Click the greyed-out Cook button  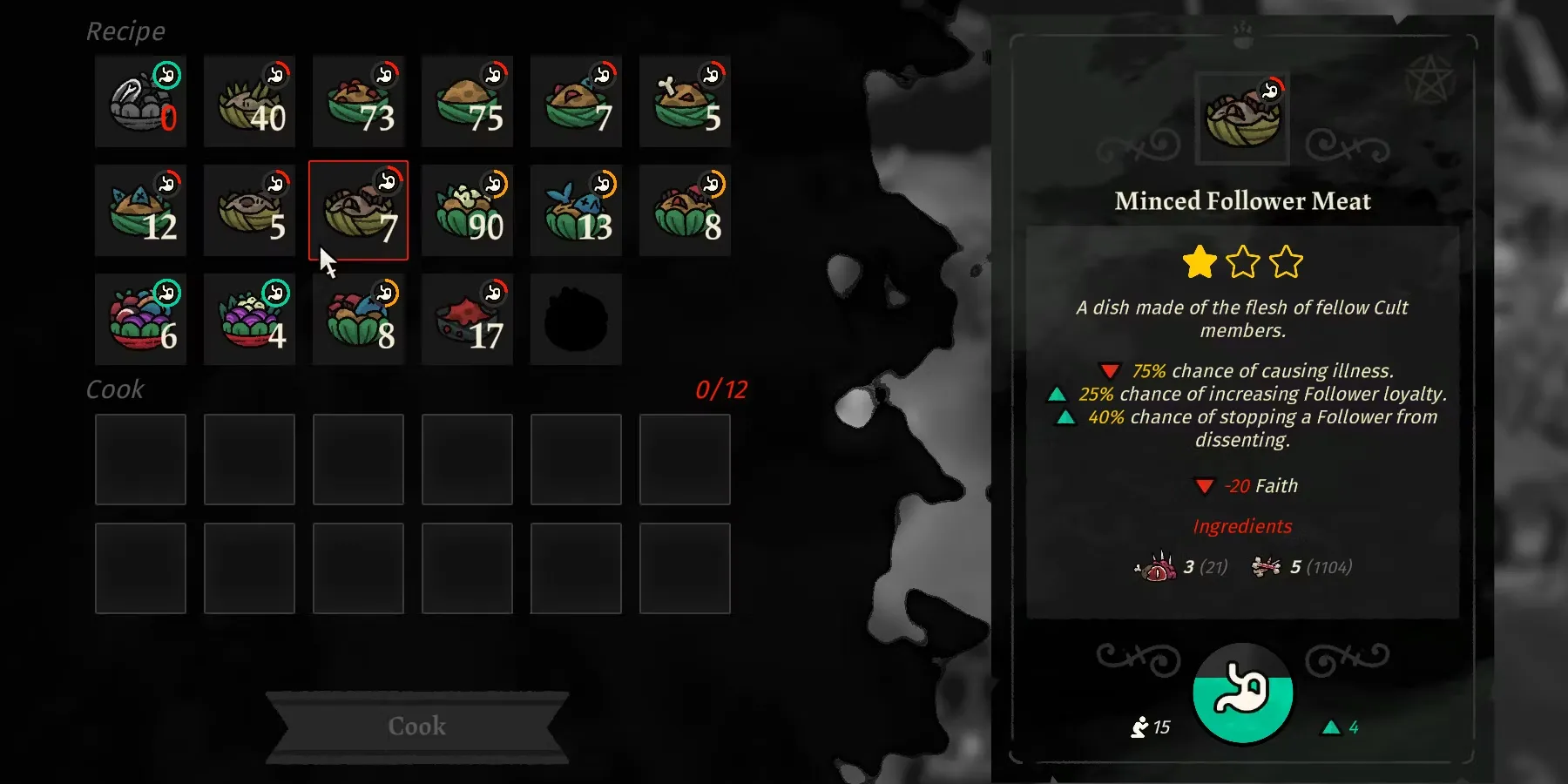pos(417,726)
